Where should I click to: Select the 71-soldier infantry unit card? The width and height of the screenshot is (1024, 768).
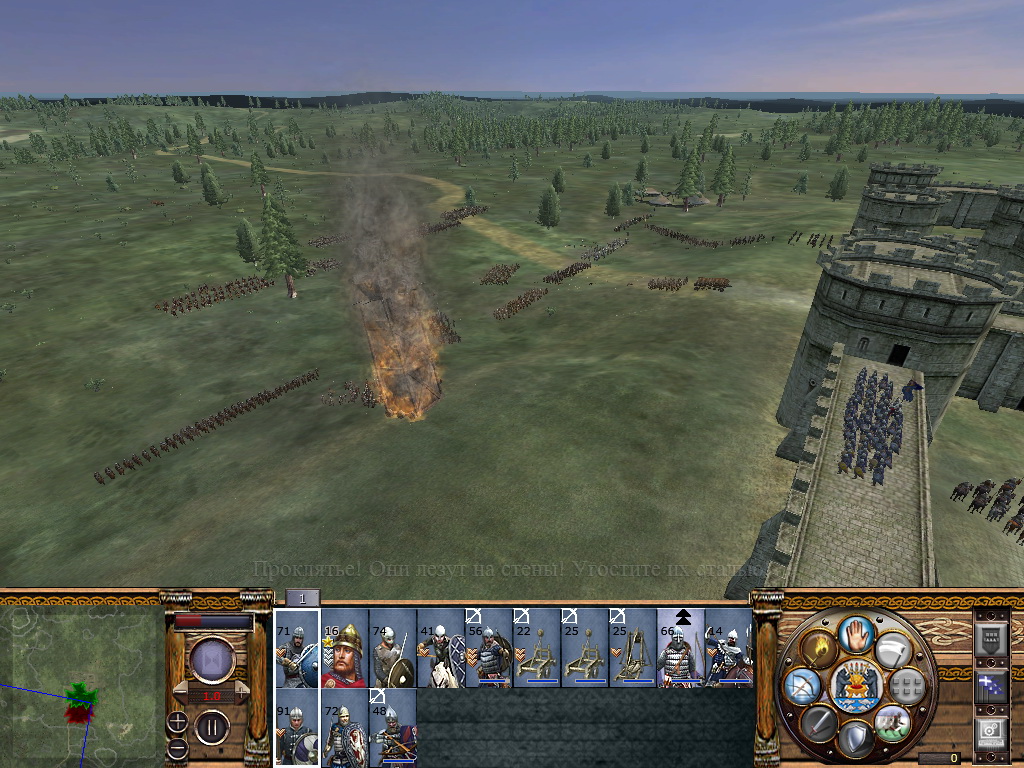(297, 648)
